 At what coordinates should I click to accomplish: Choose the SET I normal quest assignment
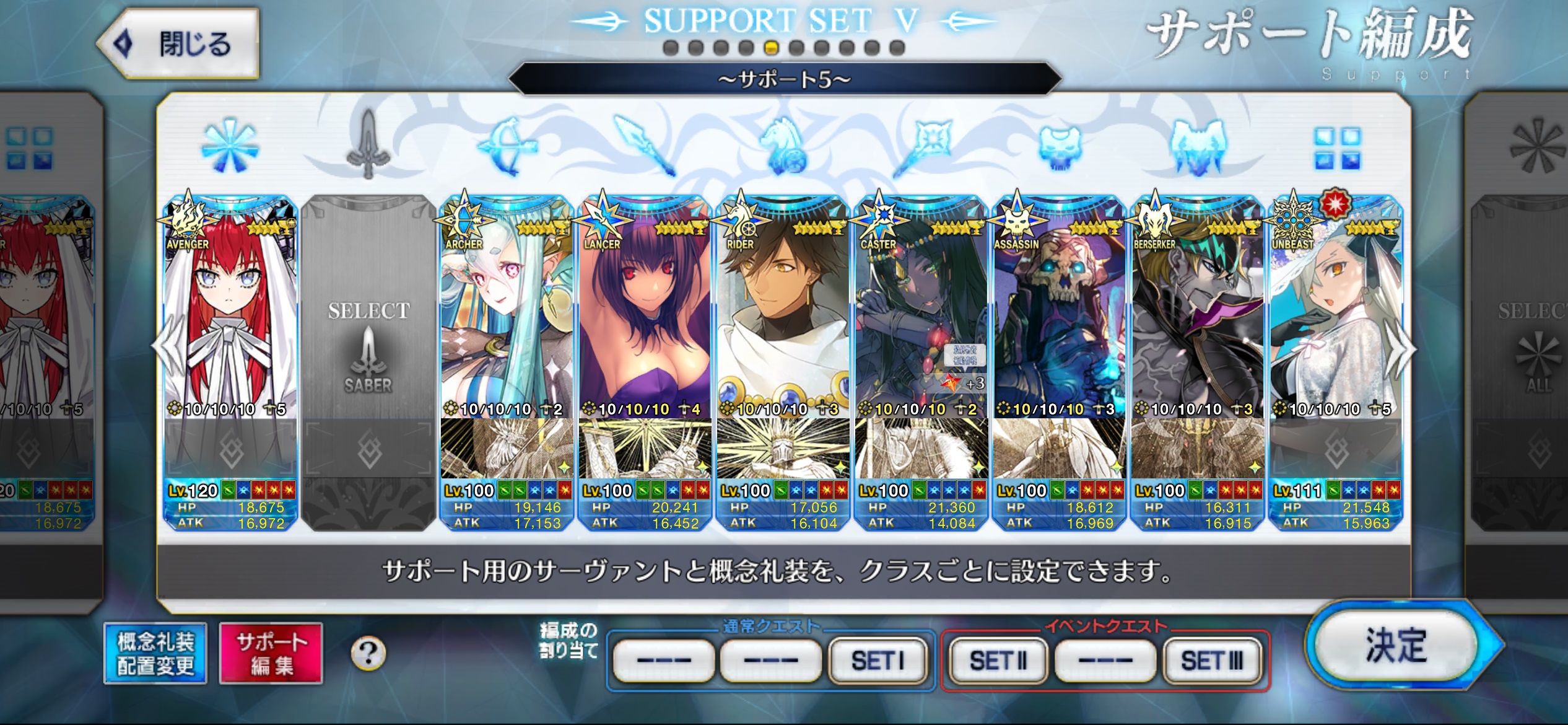pos(878,661)
